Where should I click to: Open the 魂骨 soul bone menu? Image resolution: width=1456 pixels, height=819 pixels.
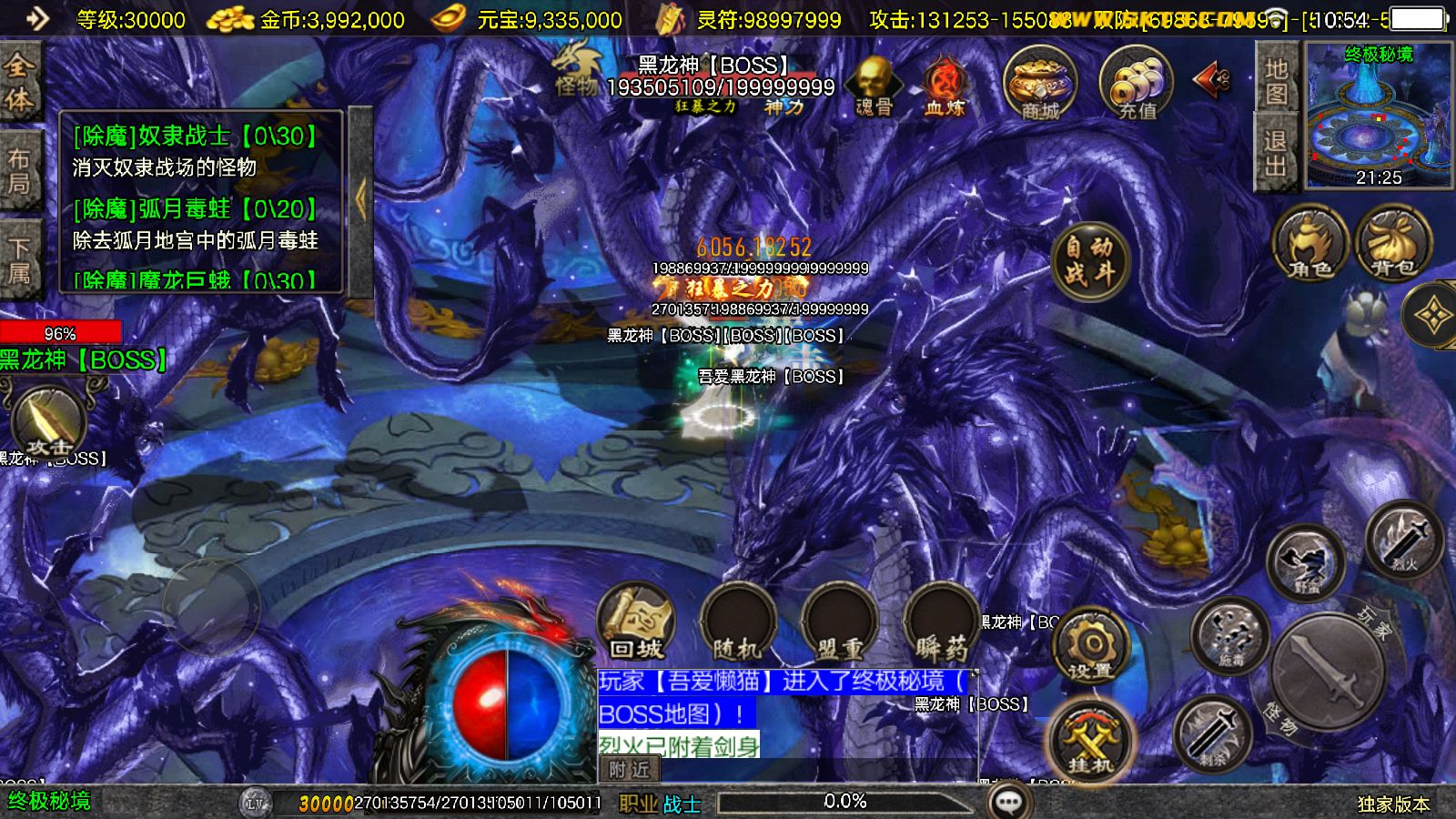tap(875, 86)
